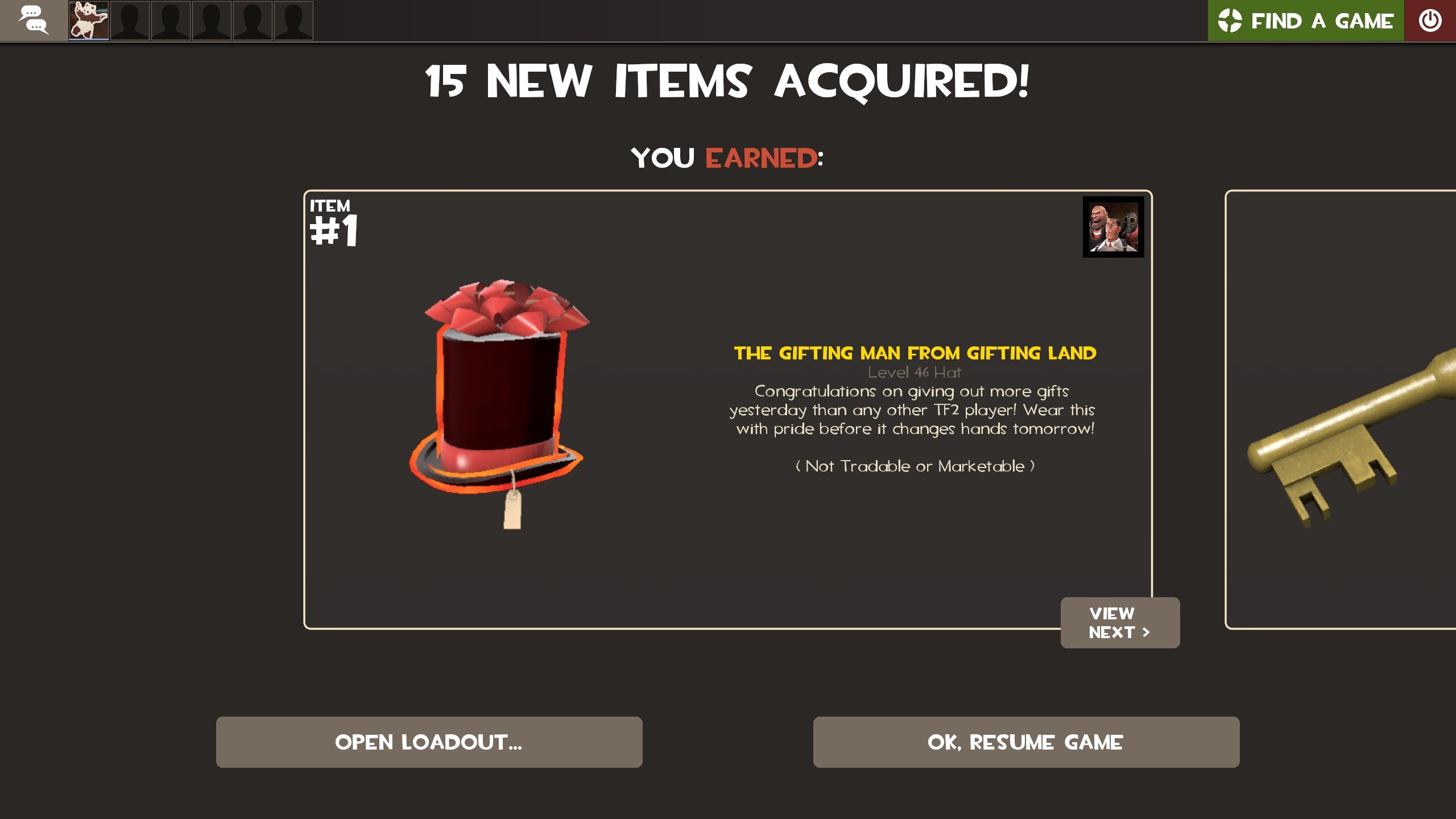
Task: Select the player avatar in party bar
Action: click(x=89, y=21)
